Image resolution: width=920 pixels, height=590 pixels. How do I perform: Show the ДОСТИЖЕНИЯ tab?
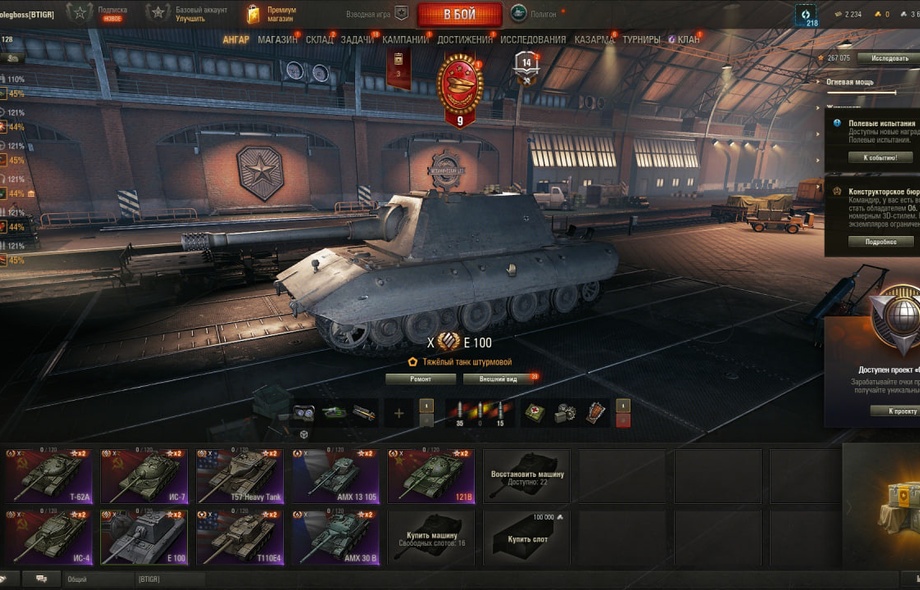464,40
